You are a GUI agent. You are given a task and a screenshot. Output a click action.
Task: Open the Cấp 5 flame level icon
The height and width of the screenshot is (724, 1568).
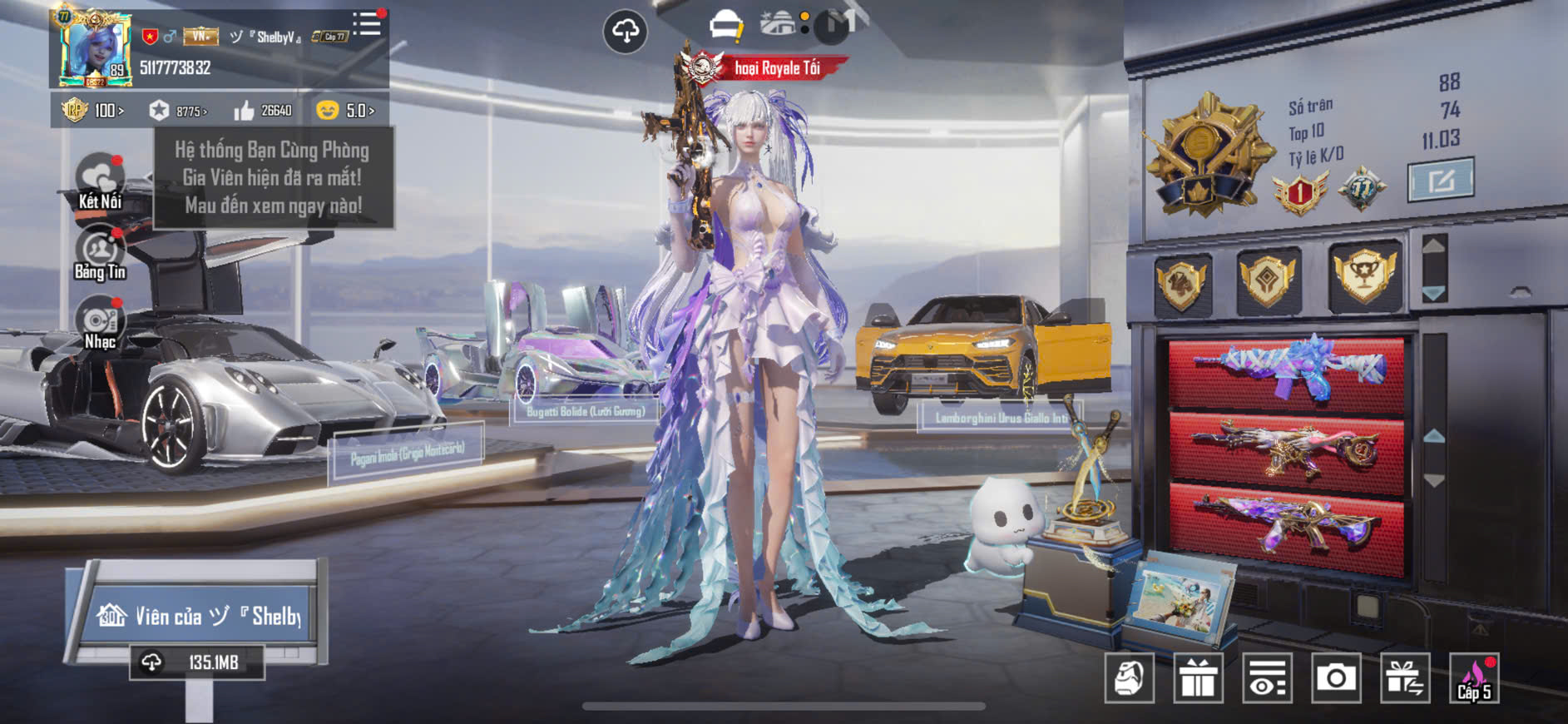point(1474,678)
